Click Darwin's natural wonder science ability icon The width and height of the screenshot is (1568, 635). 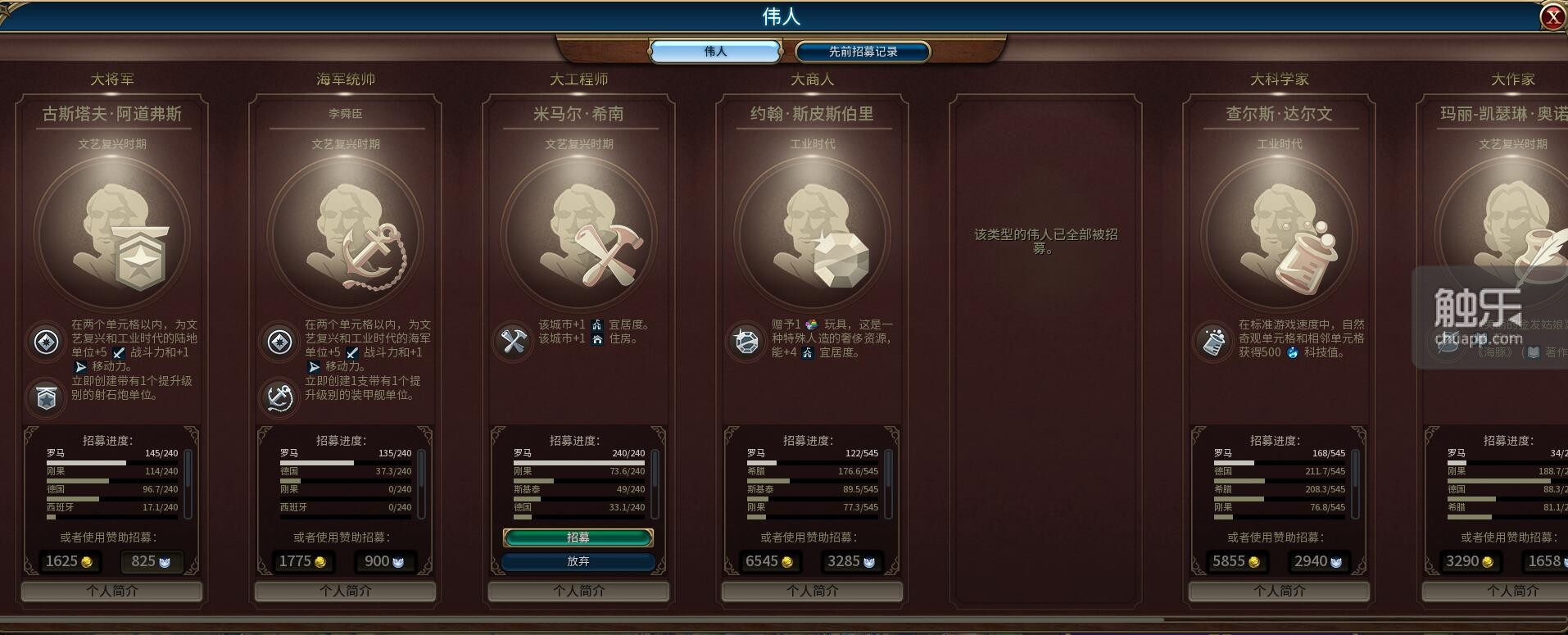1214,342
